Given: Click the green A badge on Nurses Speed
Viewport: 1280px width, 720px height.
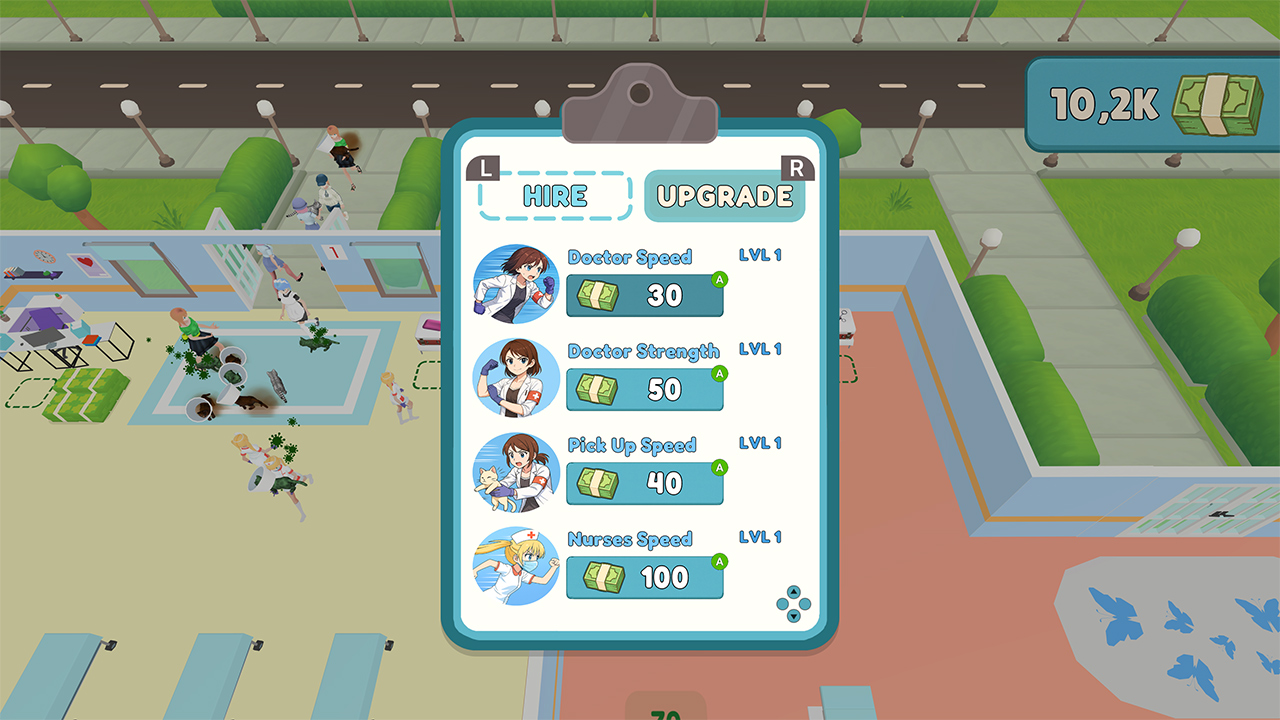Looking at the screenshot, I should [718, 560].
